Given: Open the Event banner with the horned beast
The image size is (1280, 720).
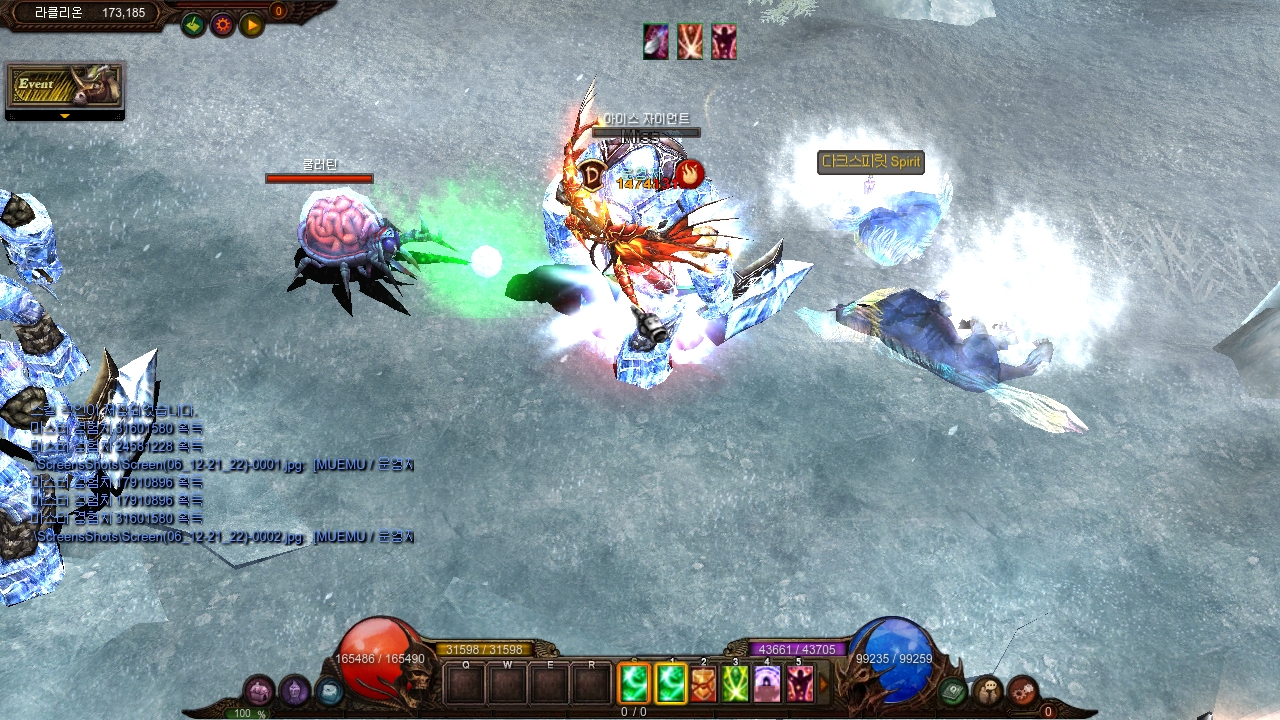Looking at the screenshot, I should [x=64, y=86].
